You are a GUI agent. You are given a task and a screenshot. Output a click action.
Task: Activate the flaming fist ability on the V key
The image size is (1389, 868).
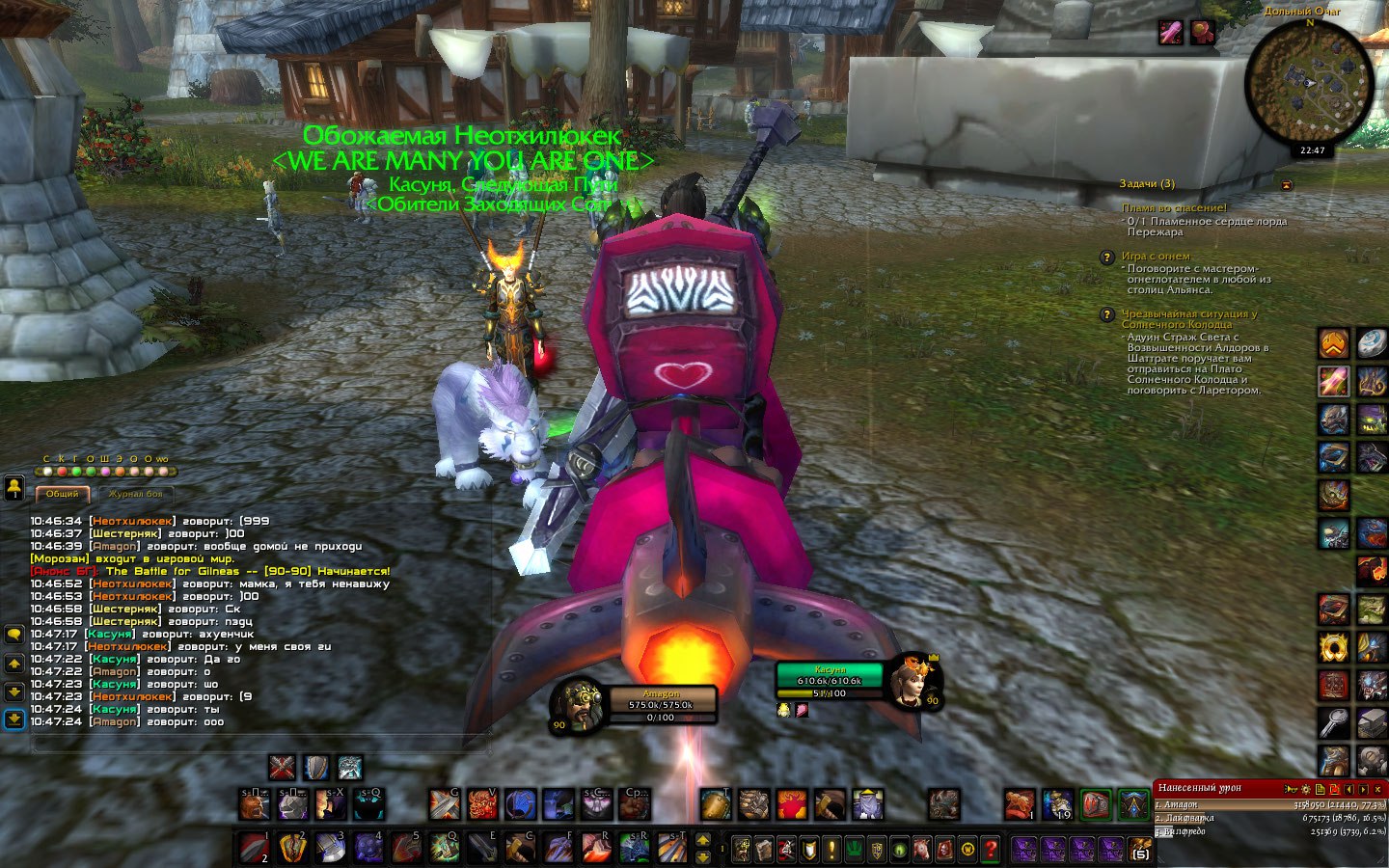click(x=483, y=803)
